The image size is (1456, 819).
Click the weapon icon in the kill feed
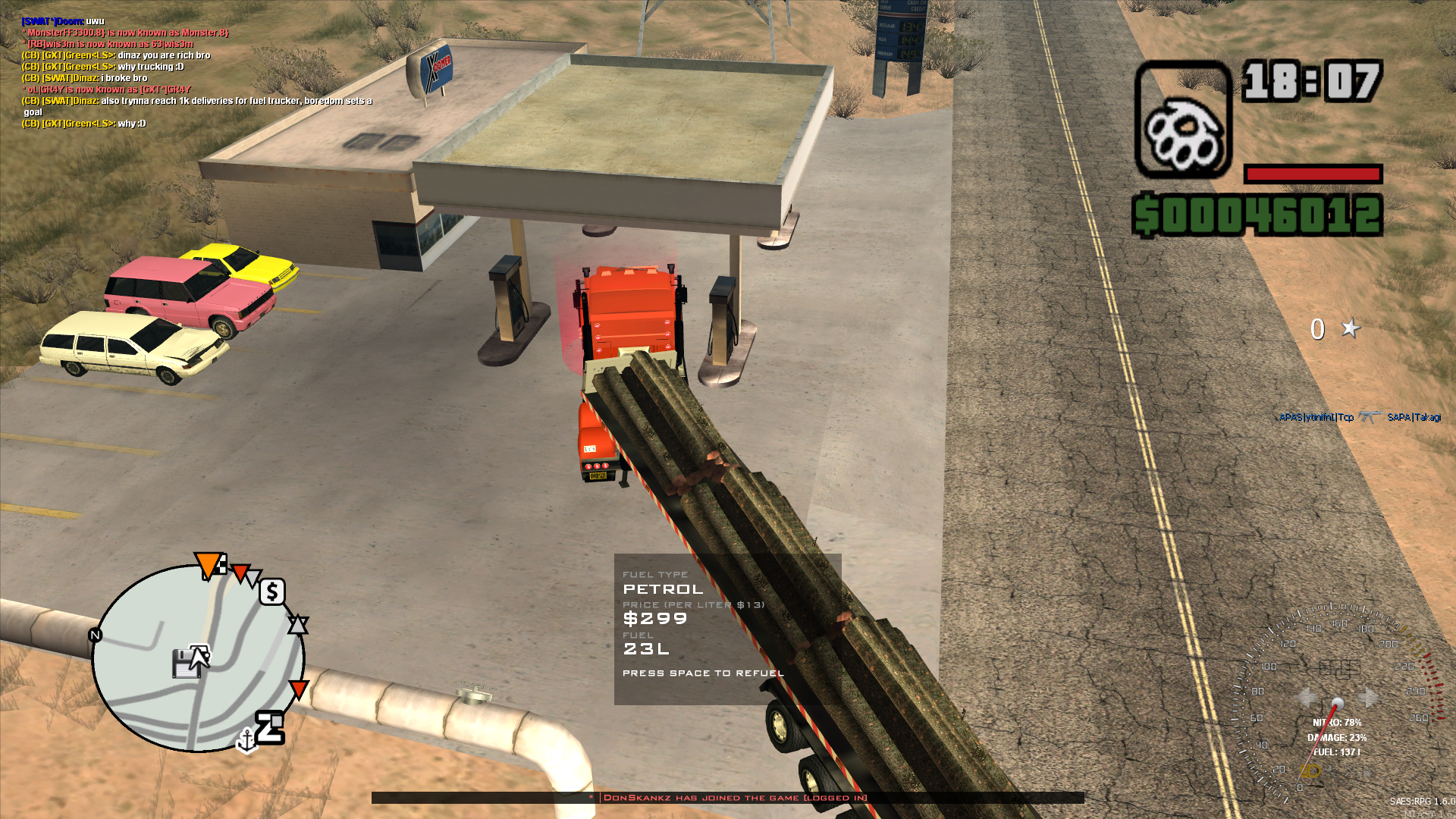coord(1371,417)
